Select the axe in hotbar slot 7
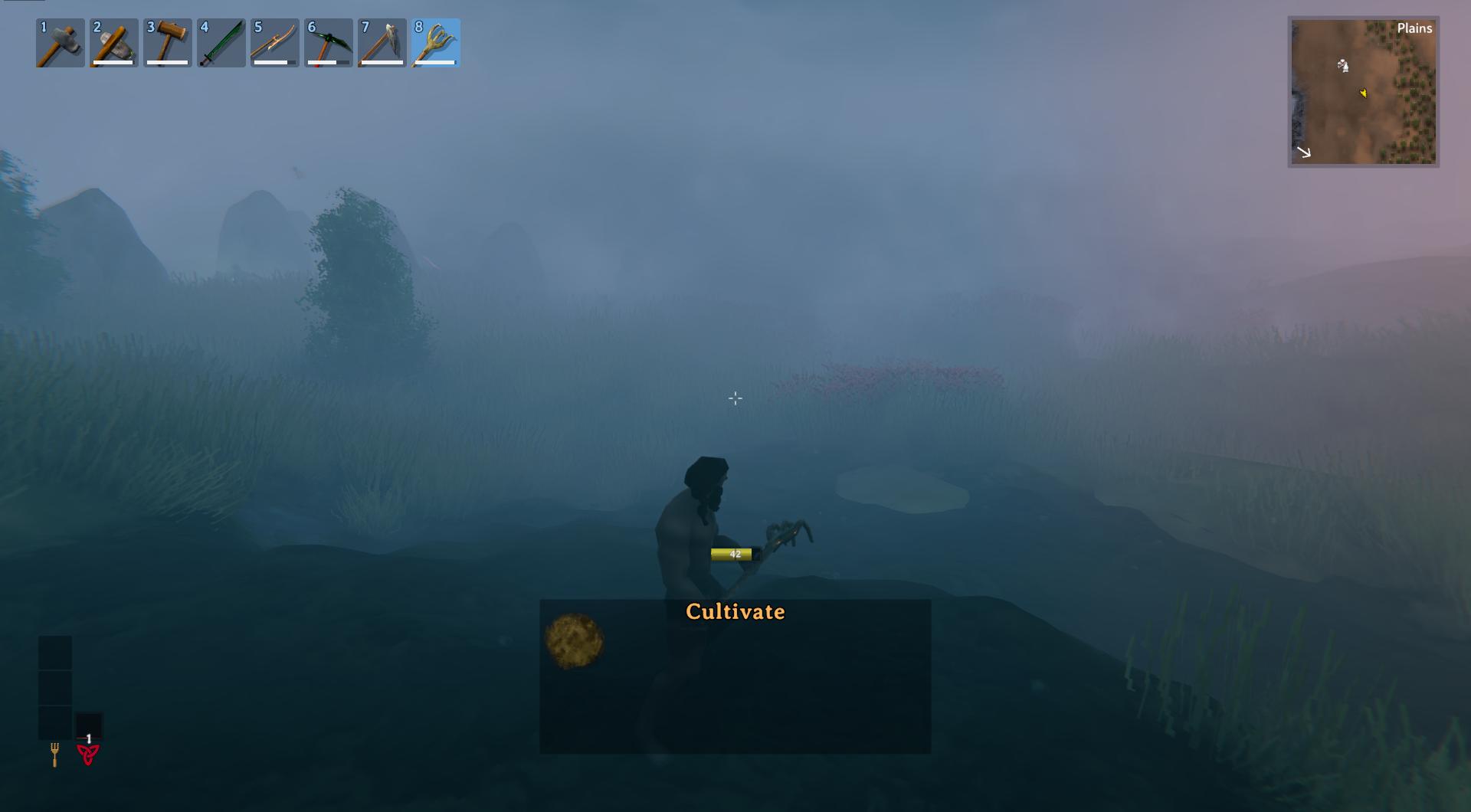The image size is (1471, 812). [x=382, y=43]
